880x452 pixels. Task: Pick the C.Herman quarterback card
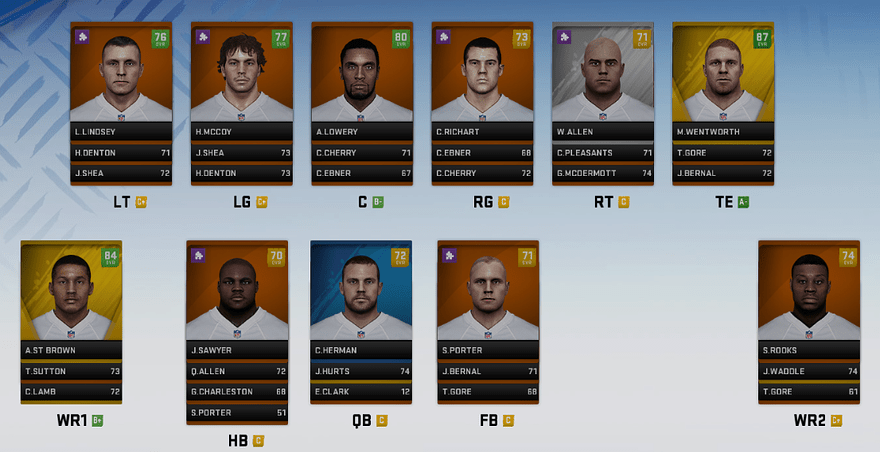pyautogui.click(x=361, y=297)
